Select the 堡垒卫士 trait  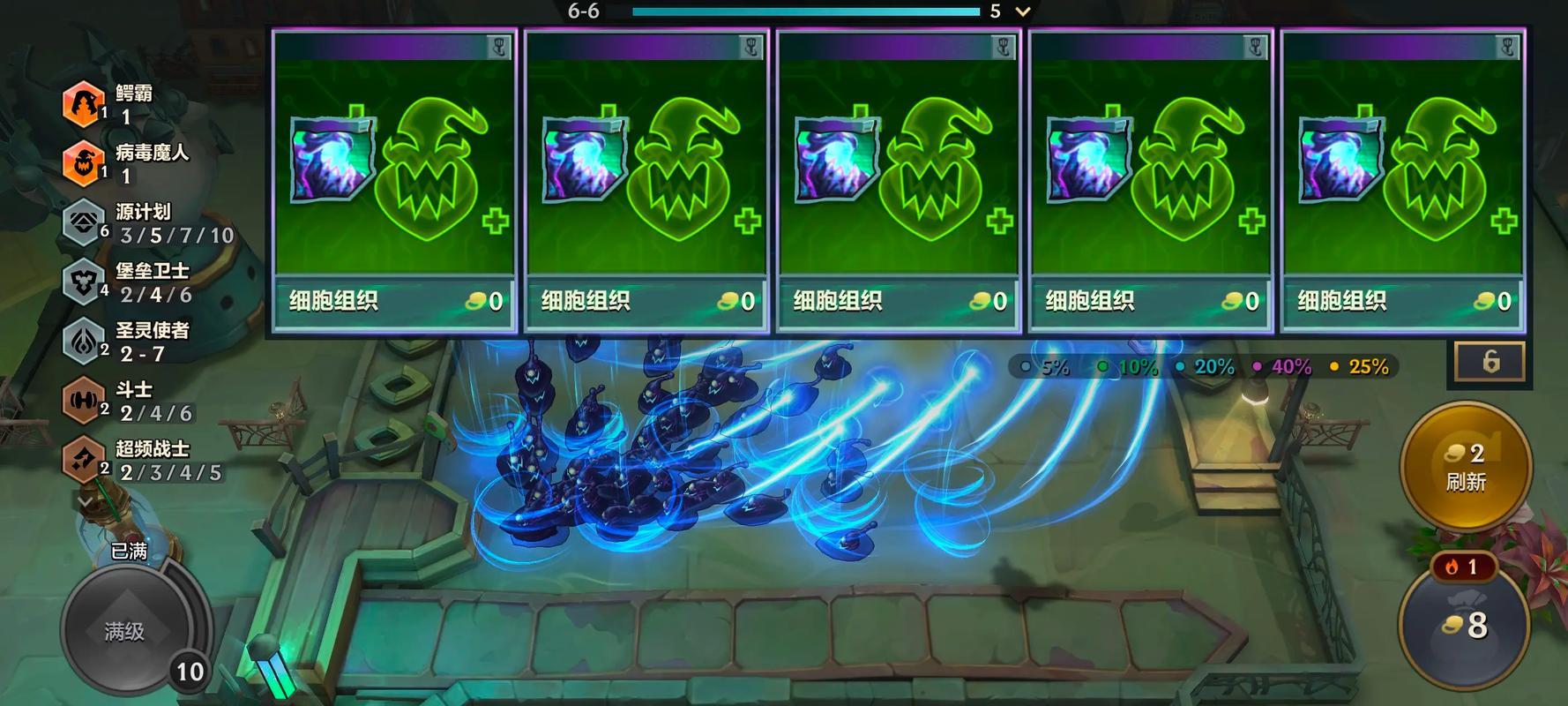point(84,282)
